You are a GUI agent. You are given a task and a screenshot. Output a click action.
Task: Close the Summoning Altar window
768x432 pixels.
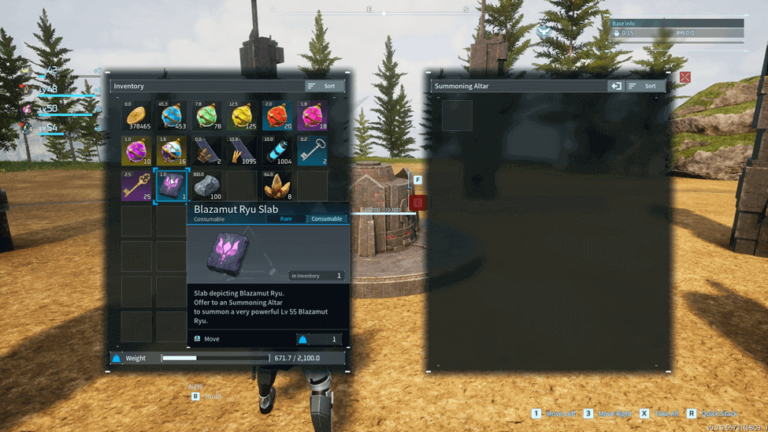coord(685,77)
